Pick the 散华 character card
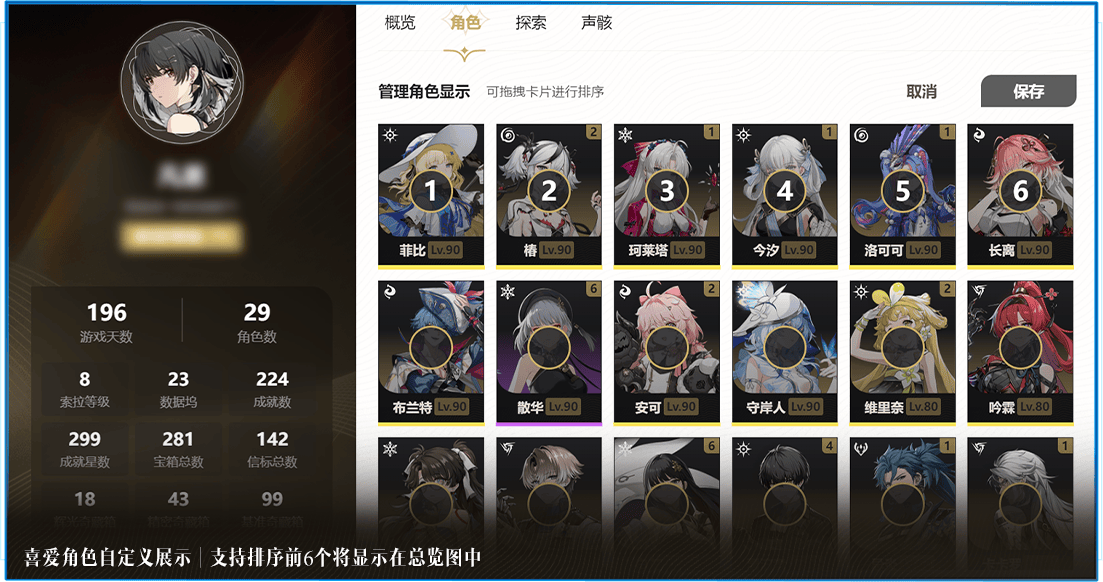 (549, 350)
